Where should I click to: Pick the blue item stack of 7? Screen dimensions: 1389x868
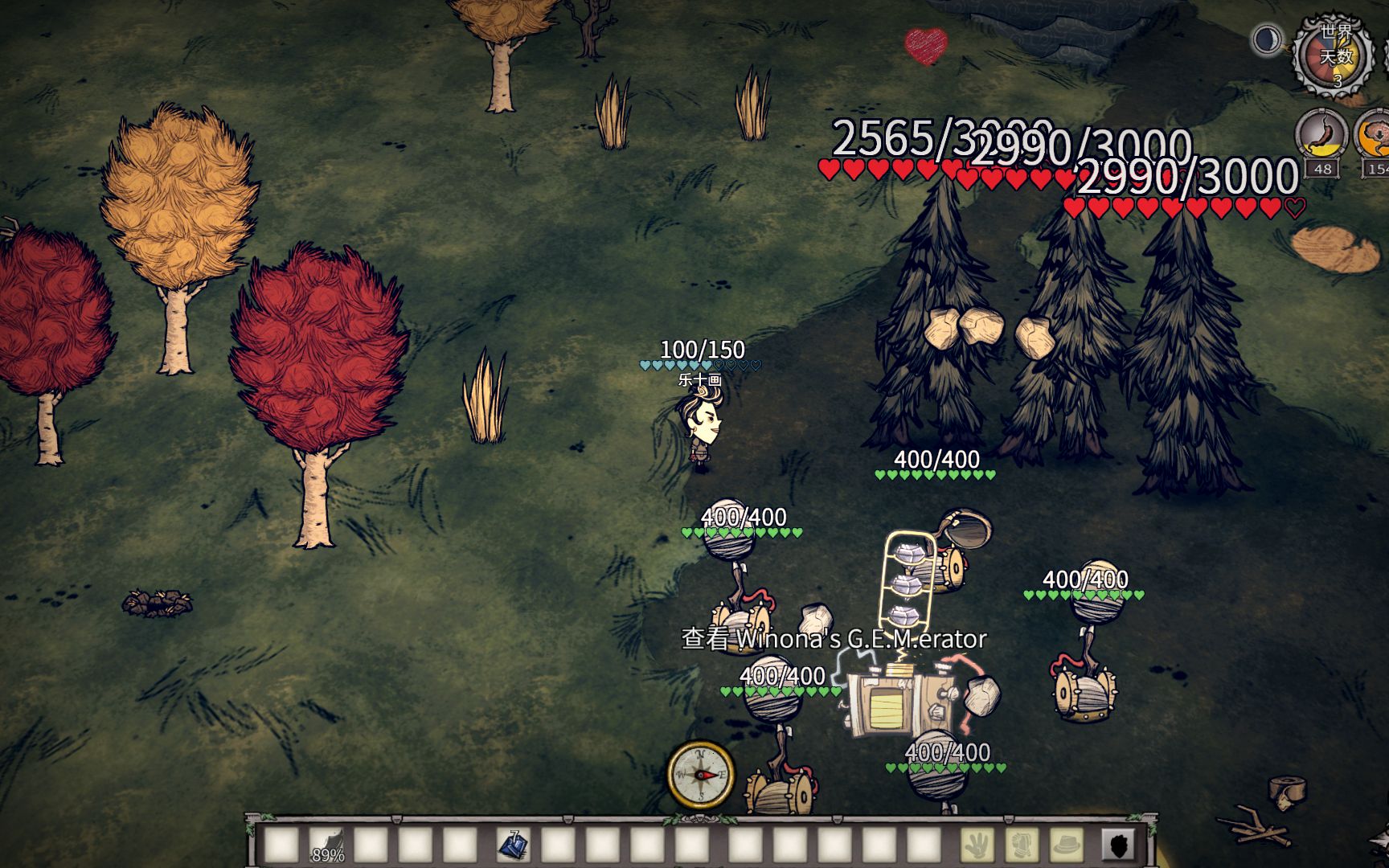(512, 845)
